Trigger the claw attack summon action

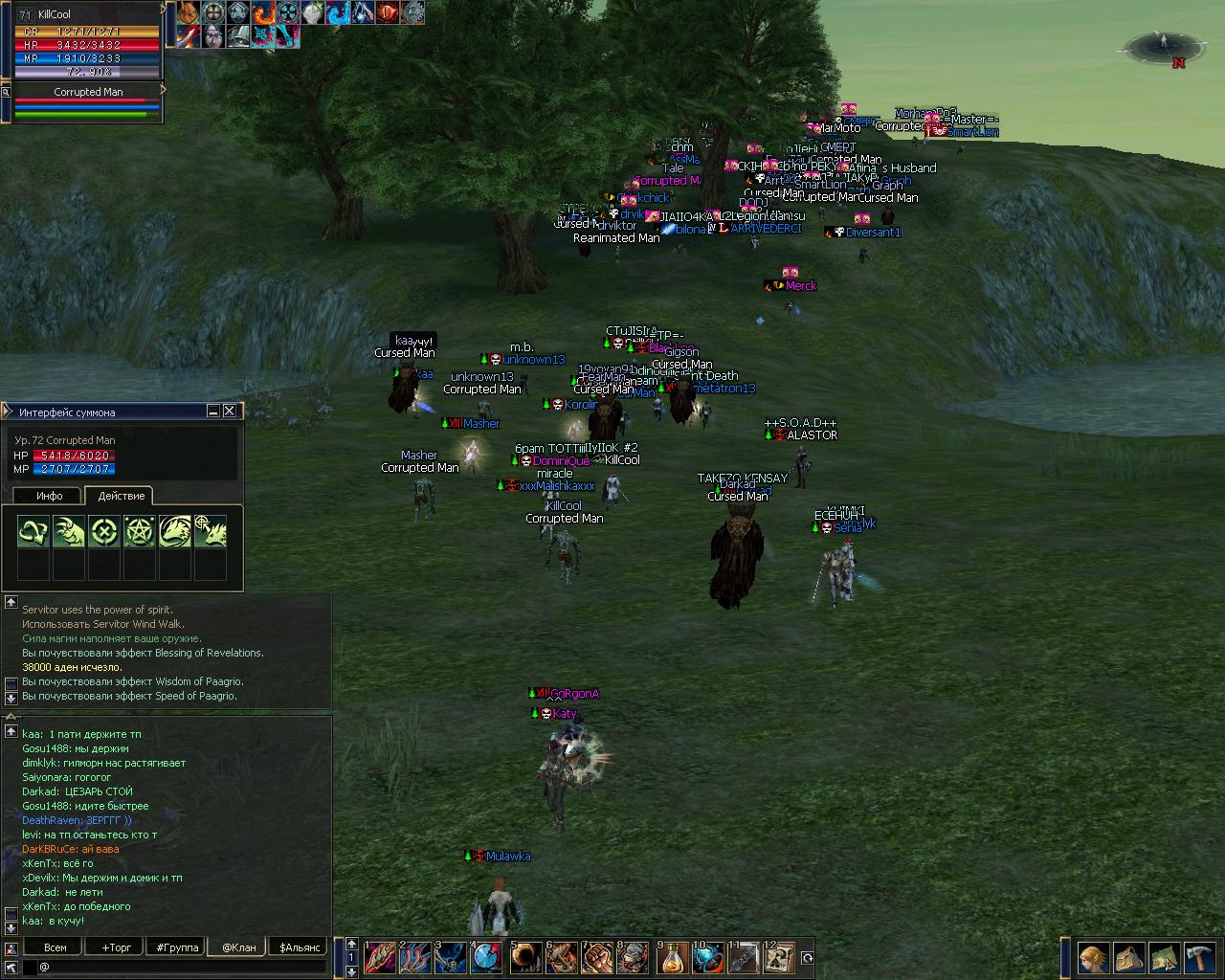[x=69, y=532]
